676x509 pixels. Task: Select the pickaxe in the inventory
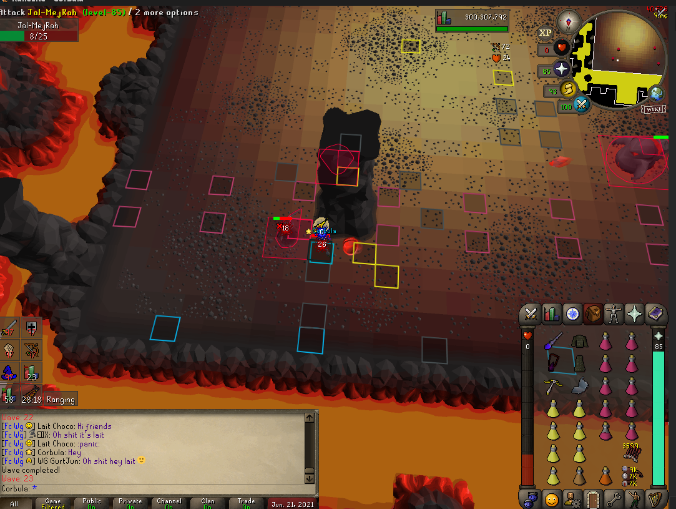(x=551, y=386)
